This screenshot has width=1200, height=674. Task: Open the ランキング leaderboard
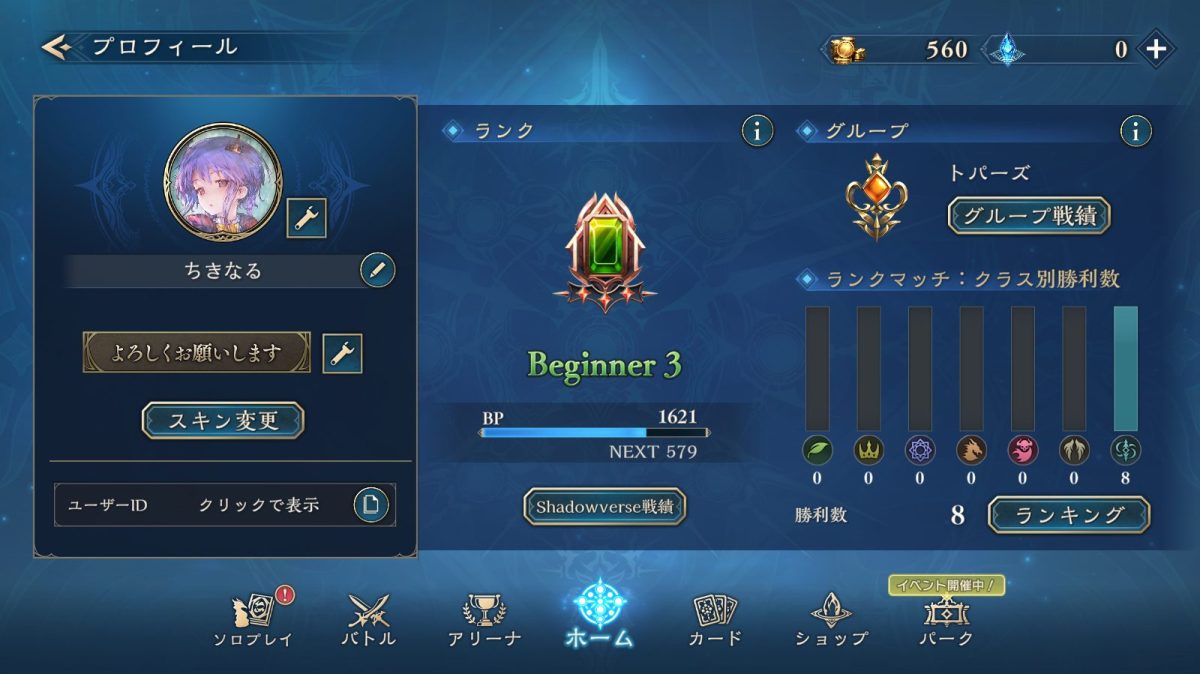pyautogui.click(x=1068, y=515)
